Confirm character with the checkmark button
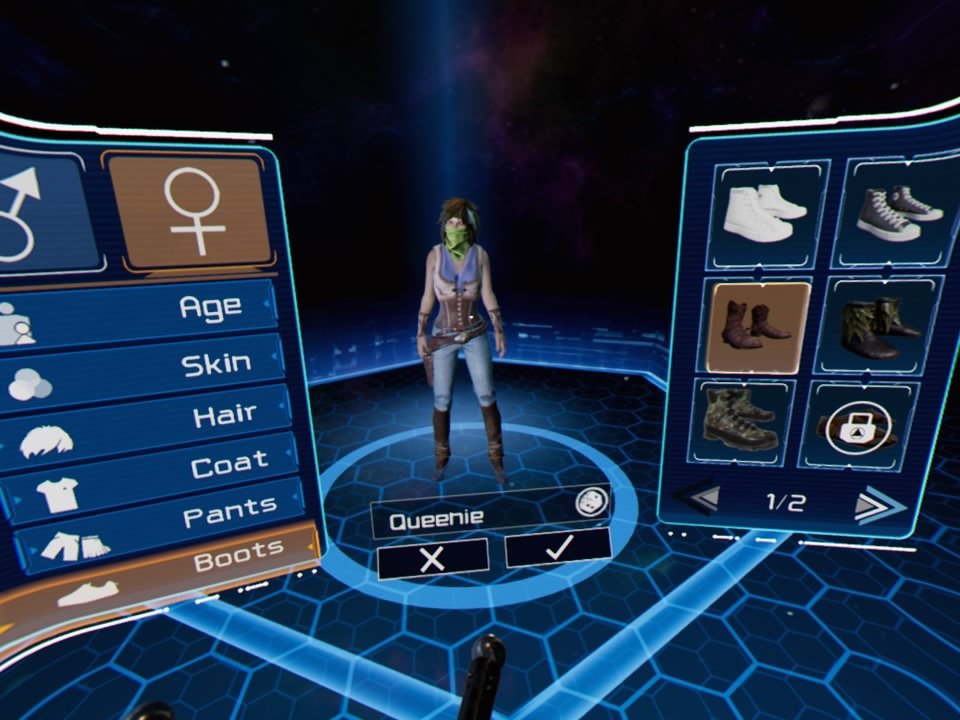The width and height of the screenshot is (960, 720). (x=558, y=547)
